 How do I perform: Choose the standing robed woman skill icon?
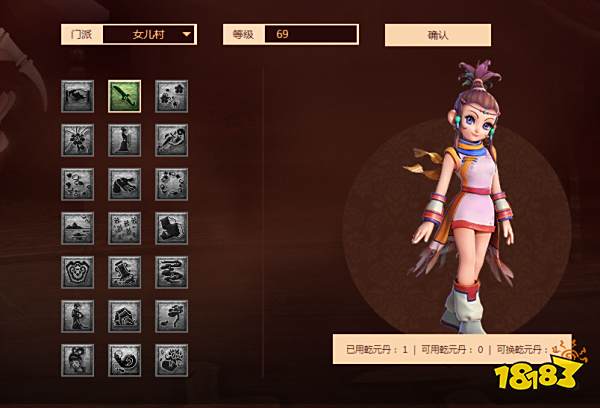125,140
